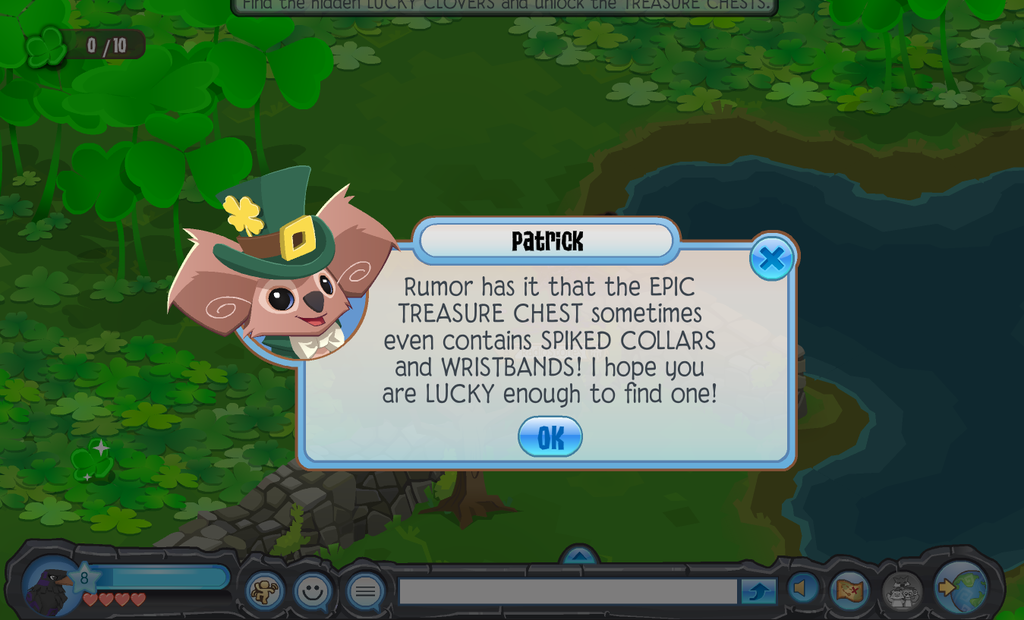
Task: Close the Patrick dialogue box
Action: point(771,259)
